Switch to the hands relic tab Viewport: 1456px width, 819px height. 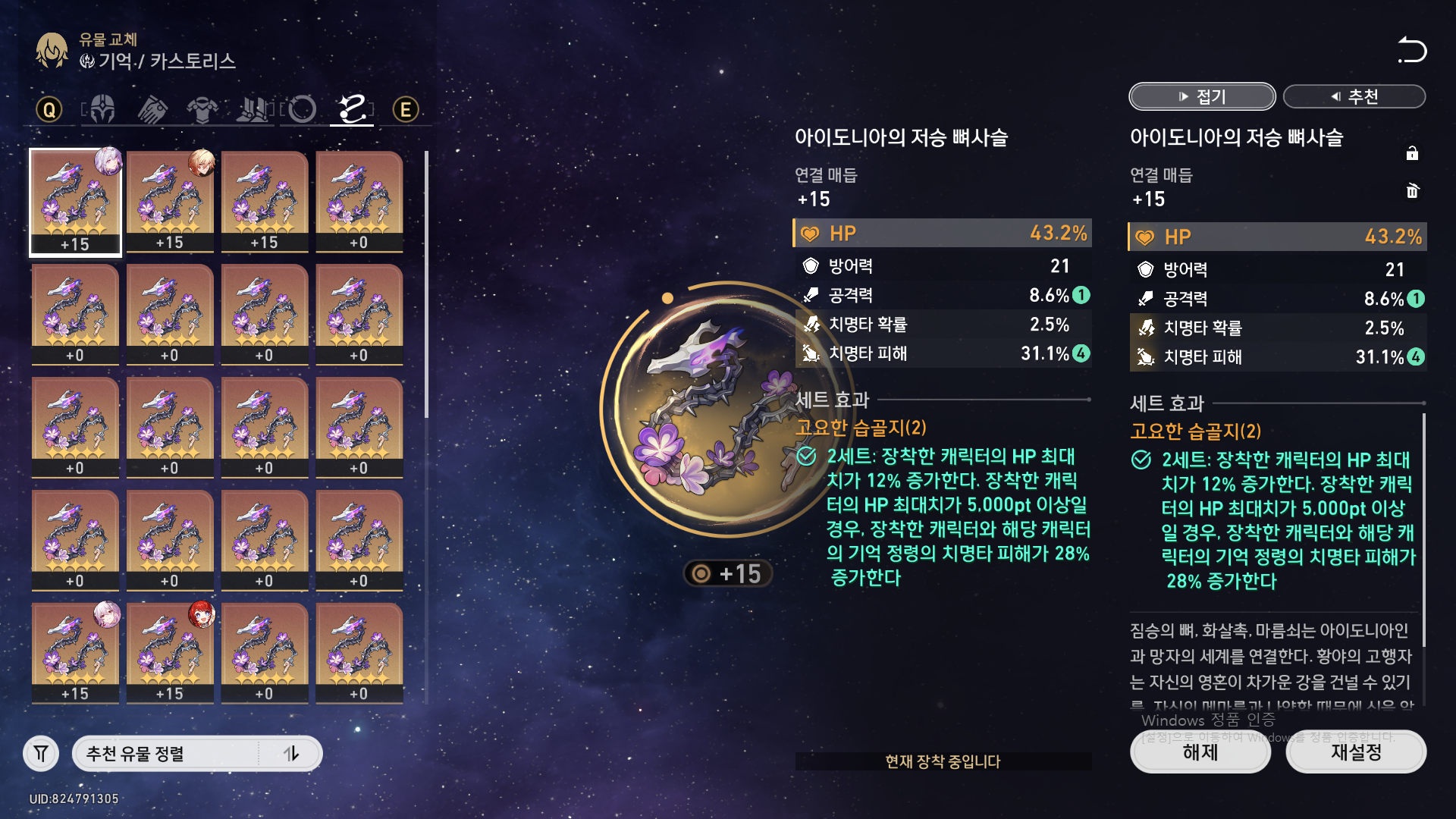(x=152, y=110)
